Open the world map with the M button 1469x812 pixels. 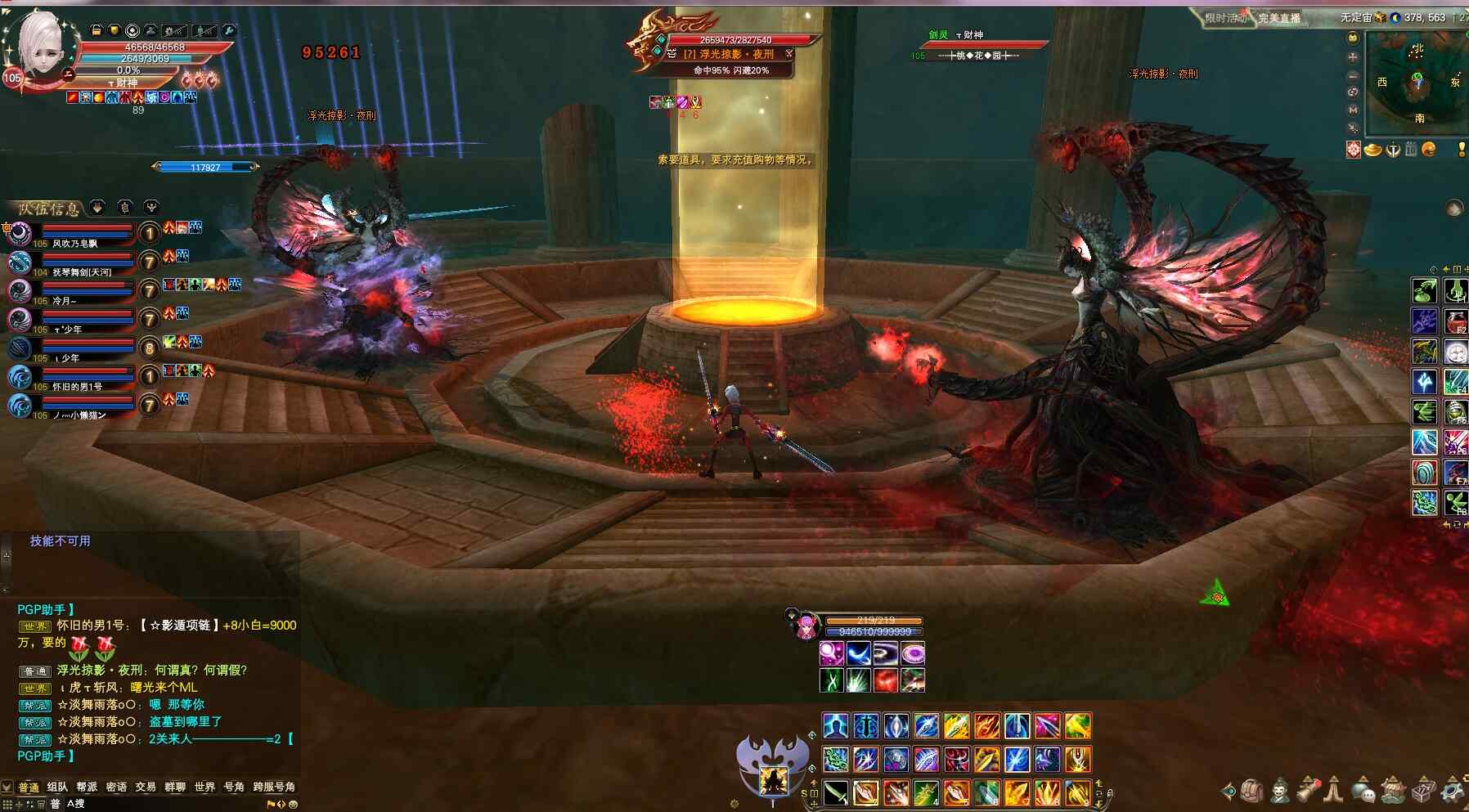tap(1353, 110)
